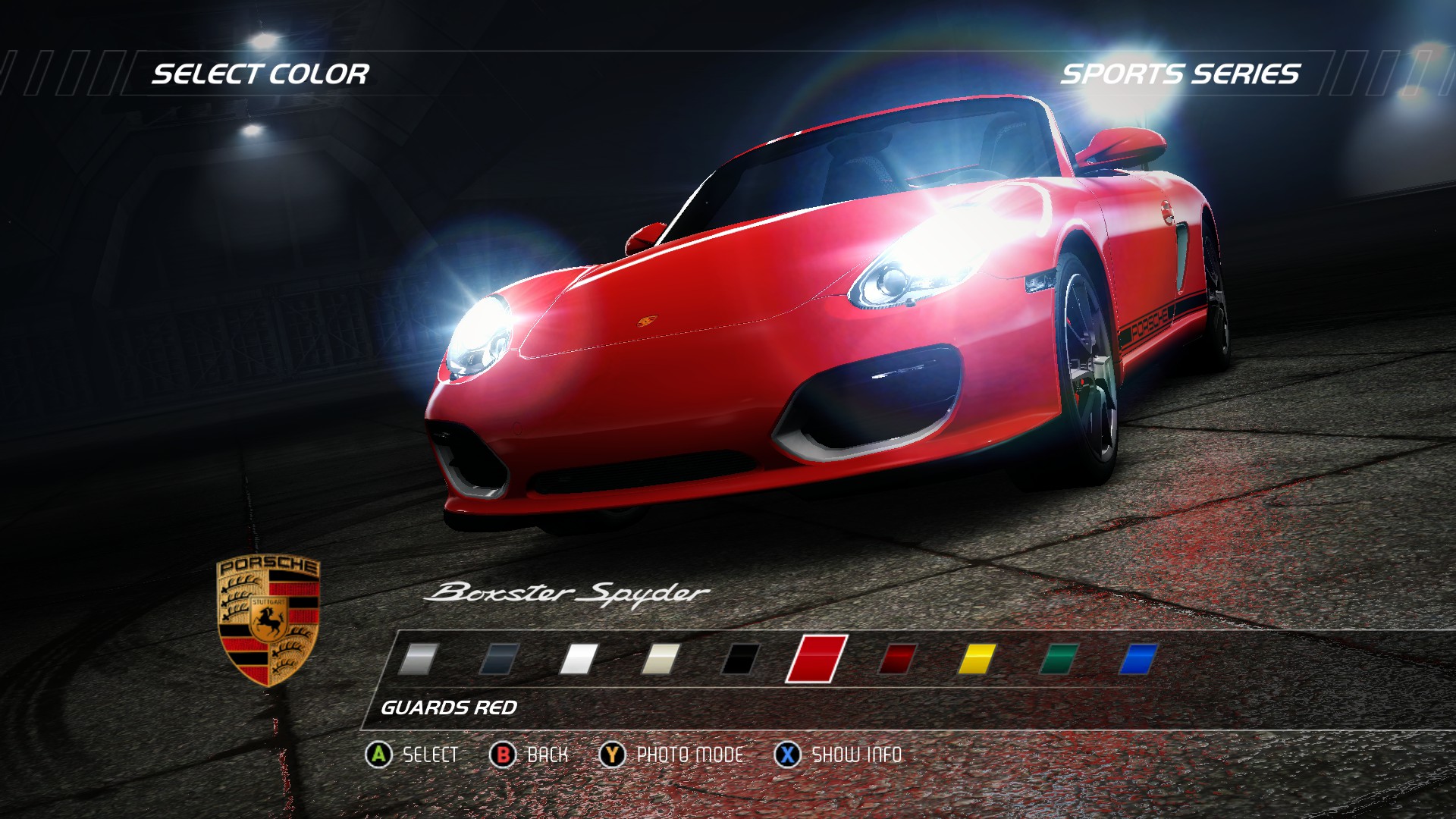This screenshot has height=819, width=1456.
Task: Choose the yellow paint swatch
Action: click(977, 659)
